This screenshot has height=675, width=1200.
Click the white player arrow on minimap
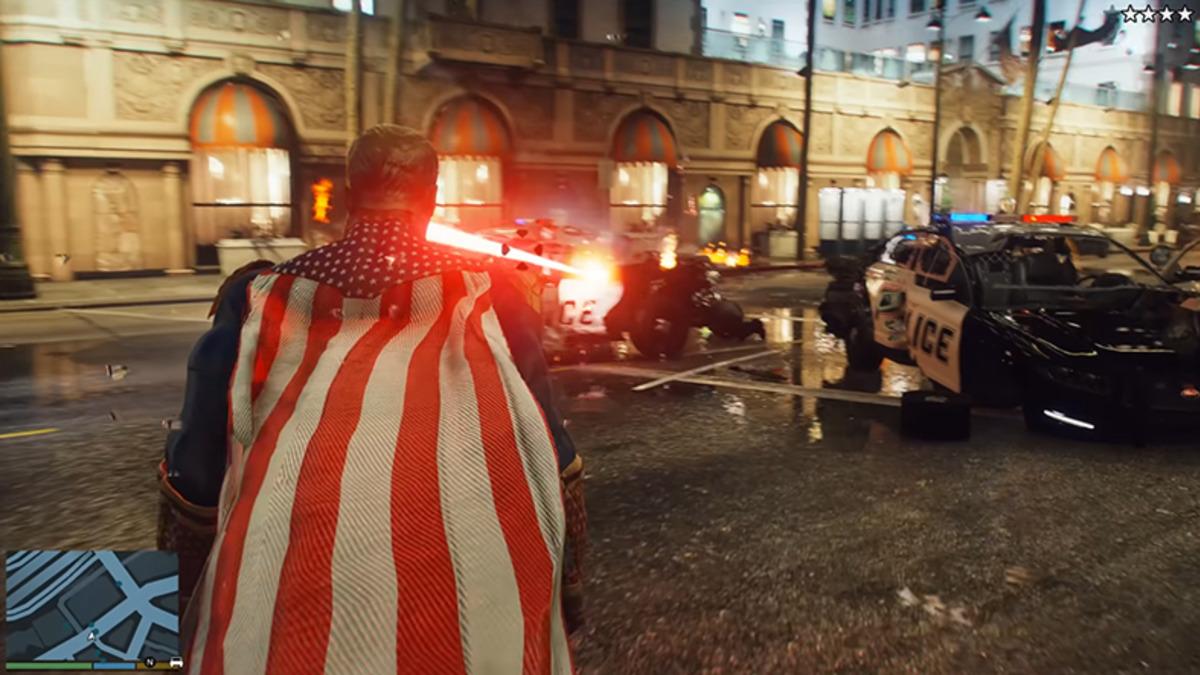click(93, 634)
